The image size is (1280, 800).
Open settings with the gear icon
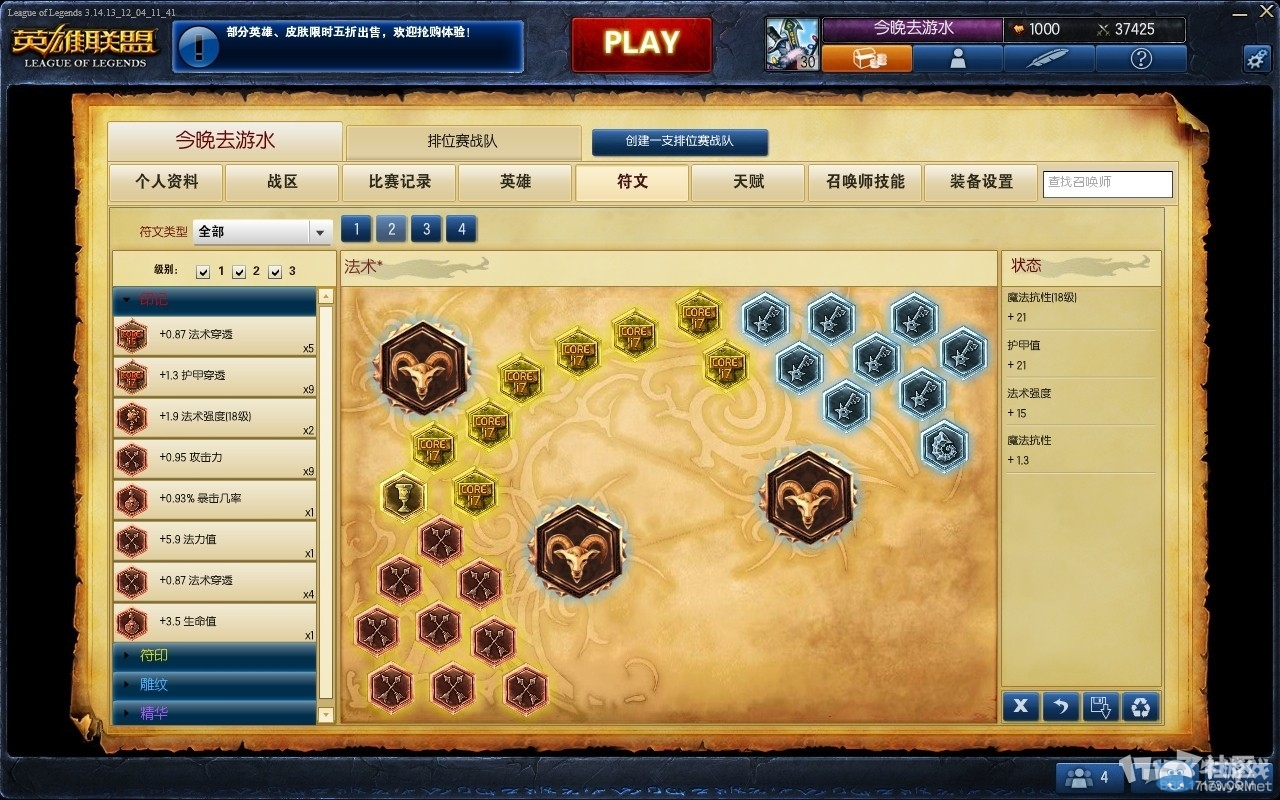pyautogui.click(x=1257, y=58)
